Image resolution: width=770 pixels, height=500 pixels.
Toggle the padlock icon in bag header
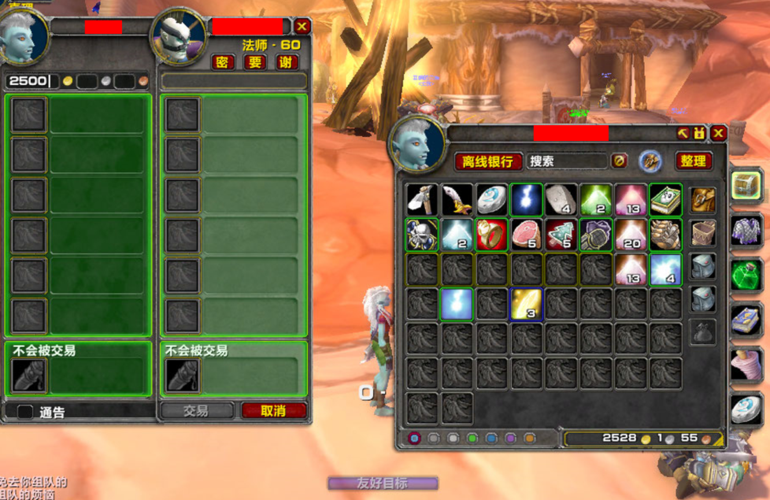pyautogui.click(x=700, y=133)
